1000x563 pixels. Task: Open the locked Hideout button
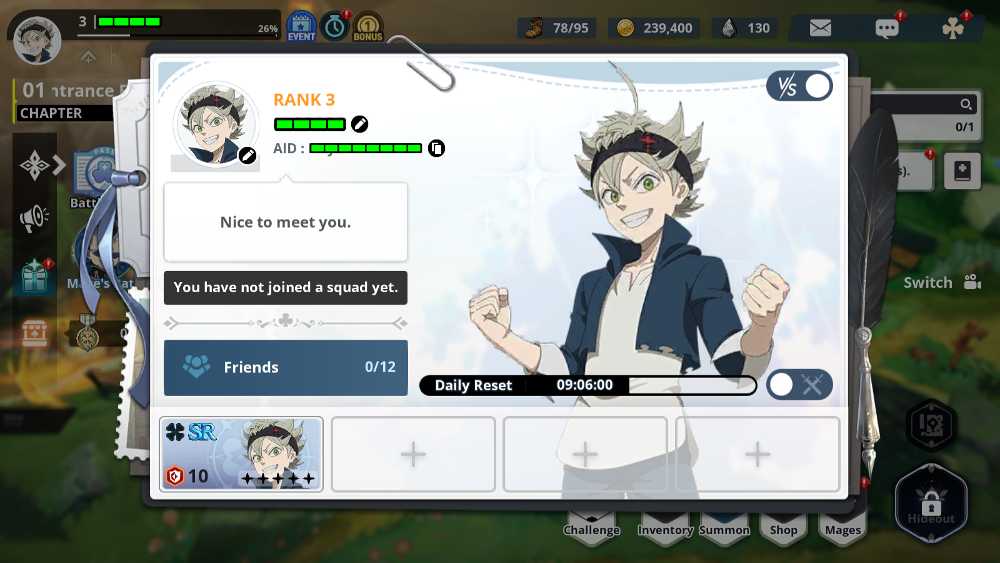click(931, 503)
